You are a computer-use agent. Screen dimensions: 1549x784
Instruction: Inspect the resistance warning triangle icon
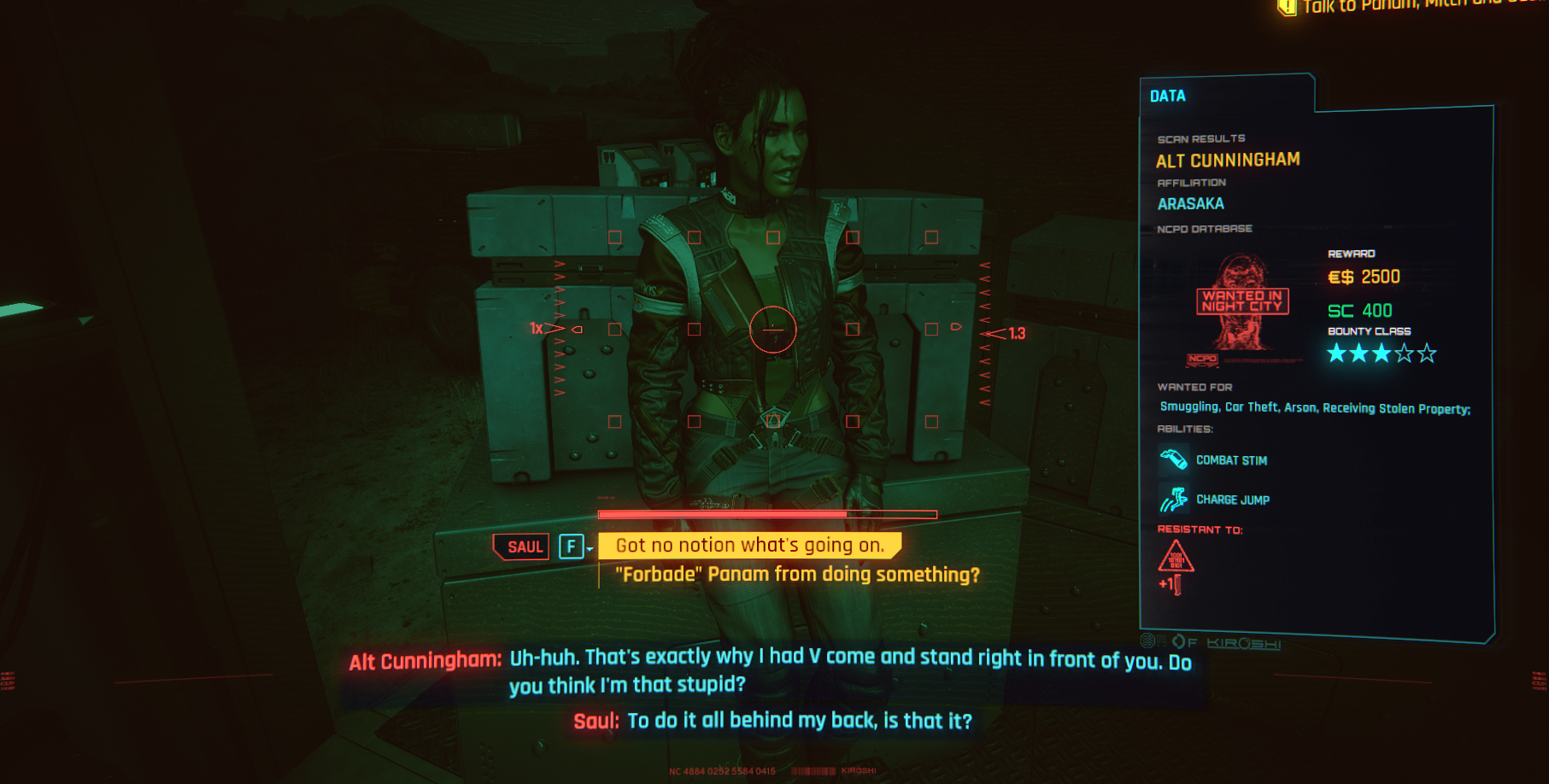1176,556
